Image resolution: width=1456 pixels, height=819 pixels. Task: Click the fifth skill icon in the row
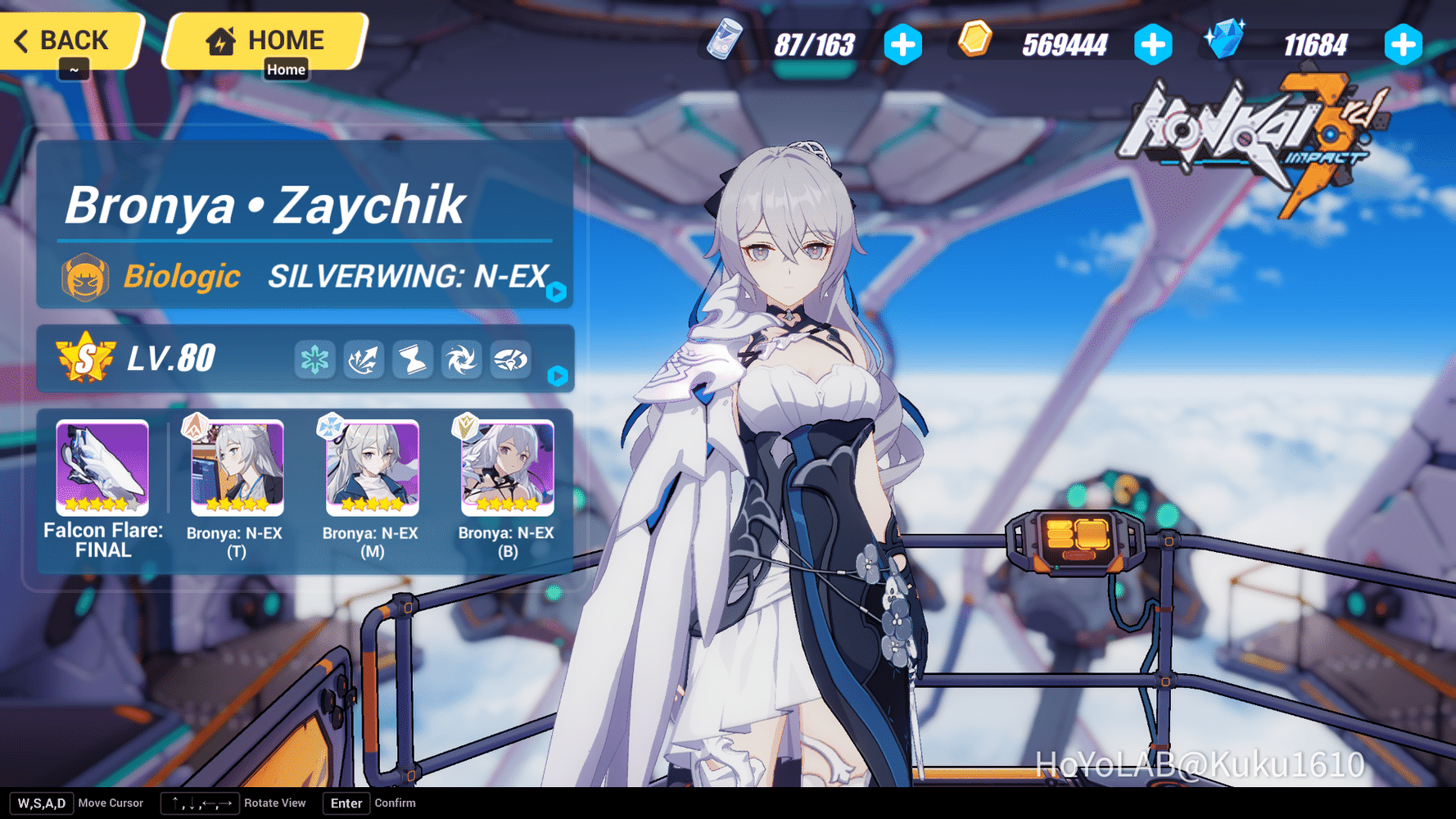point(510,359)
